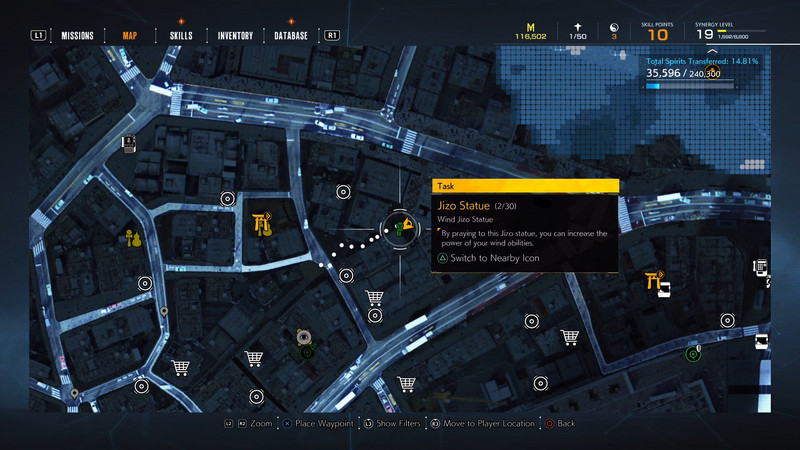Click the yellow two-figure map marker
The height and width of the screenshot is (450, 800).
click(129, 237)
